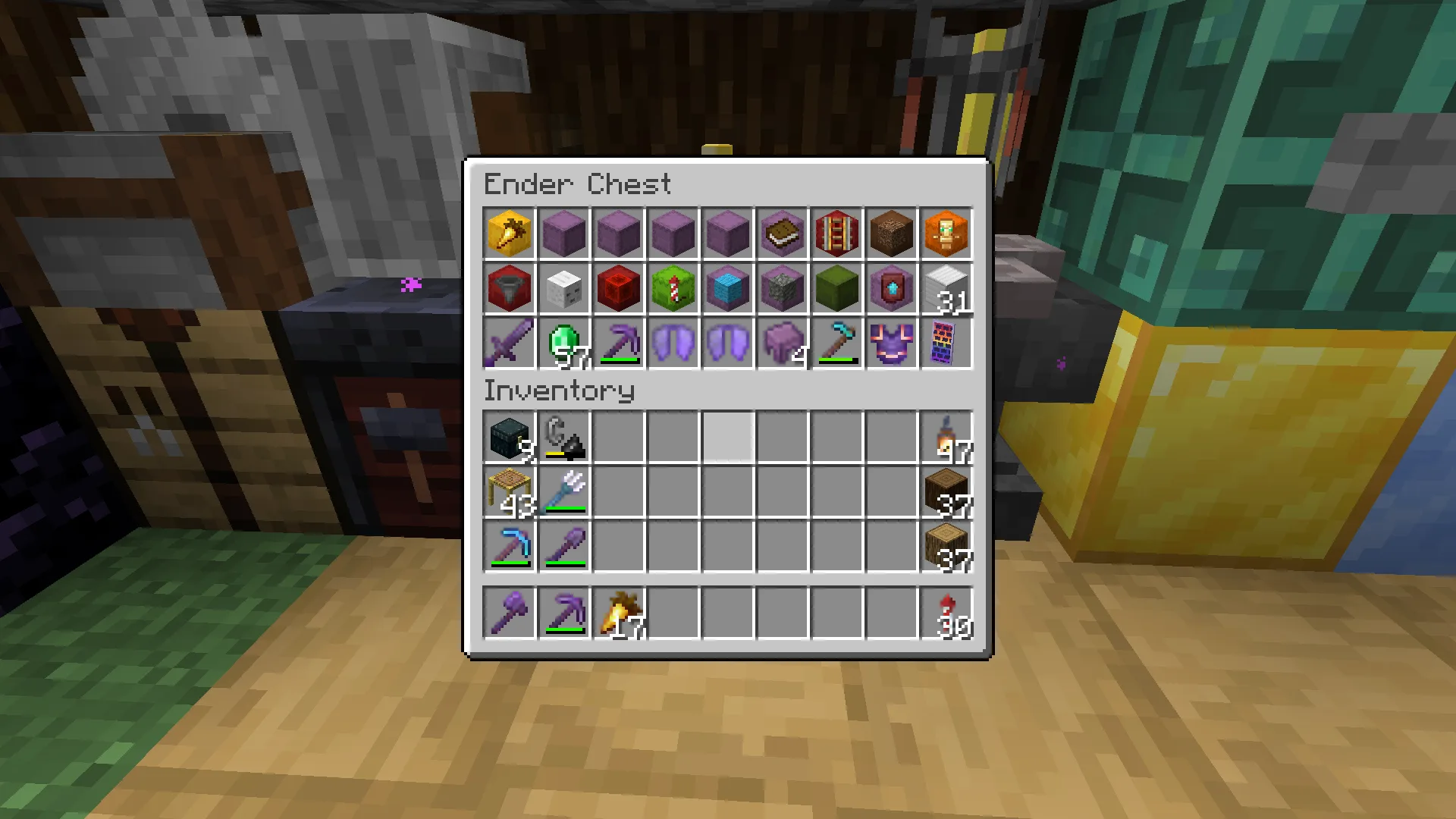Select the enchanted book in the top row
Screen dimensions: 1456x819
pyautogui.click(x=782, y=234)
